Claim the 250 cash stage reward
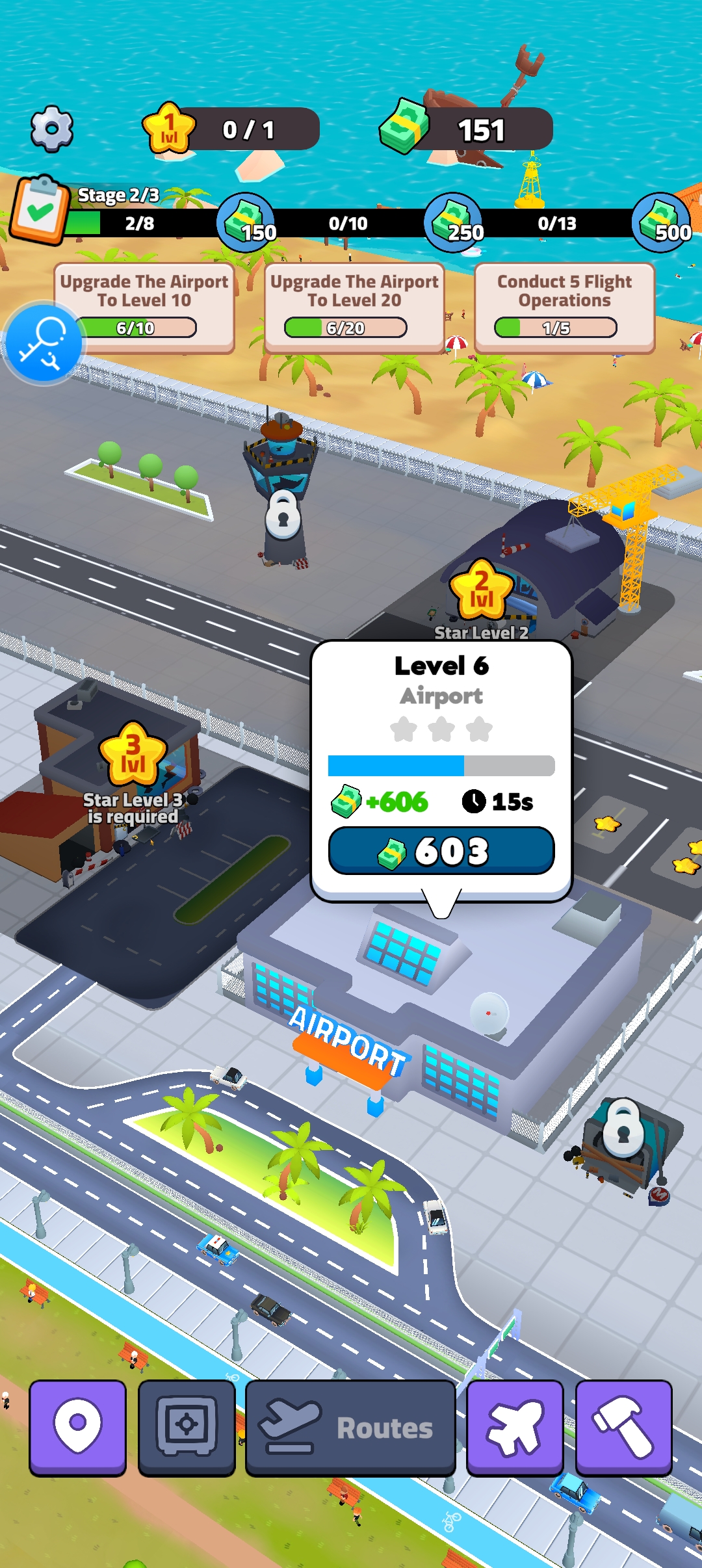The height and width of the screenshot is (1568, 702). point(454,222)
